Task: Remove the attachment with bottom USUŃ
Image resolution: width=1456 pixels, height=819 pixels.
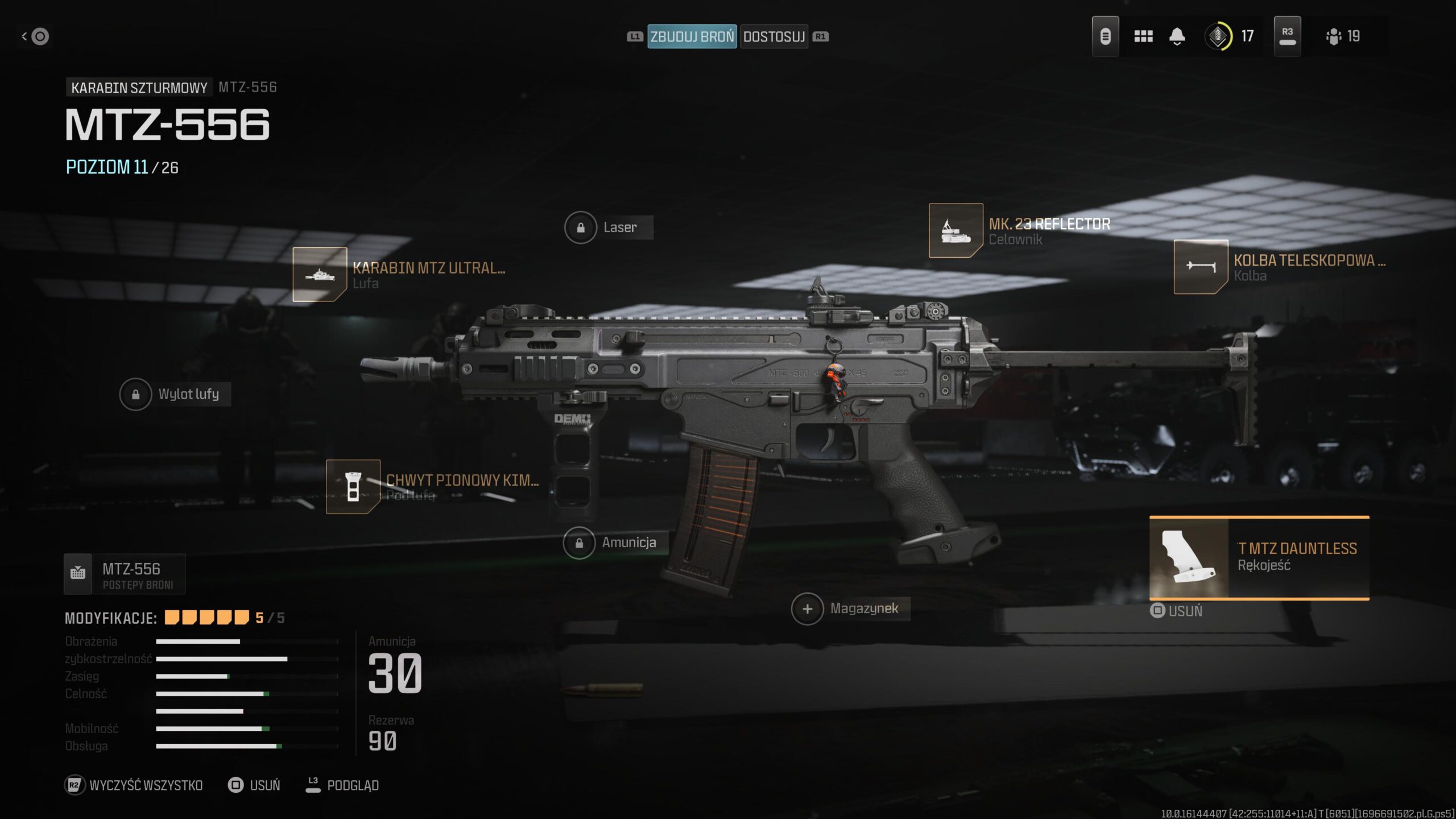Action: [255, 785]
